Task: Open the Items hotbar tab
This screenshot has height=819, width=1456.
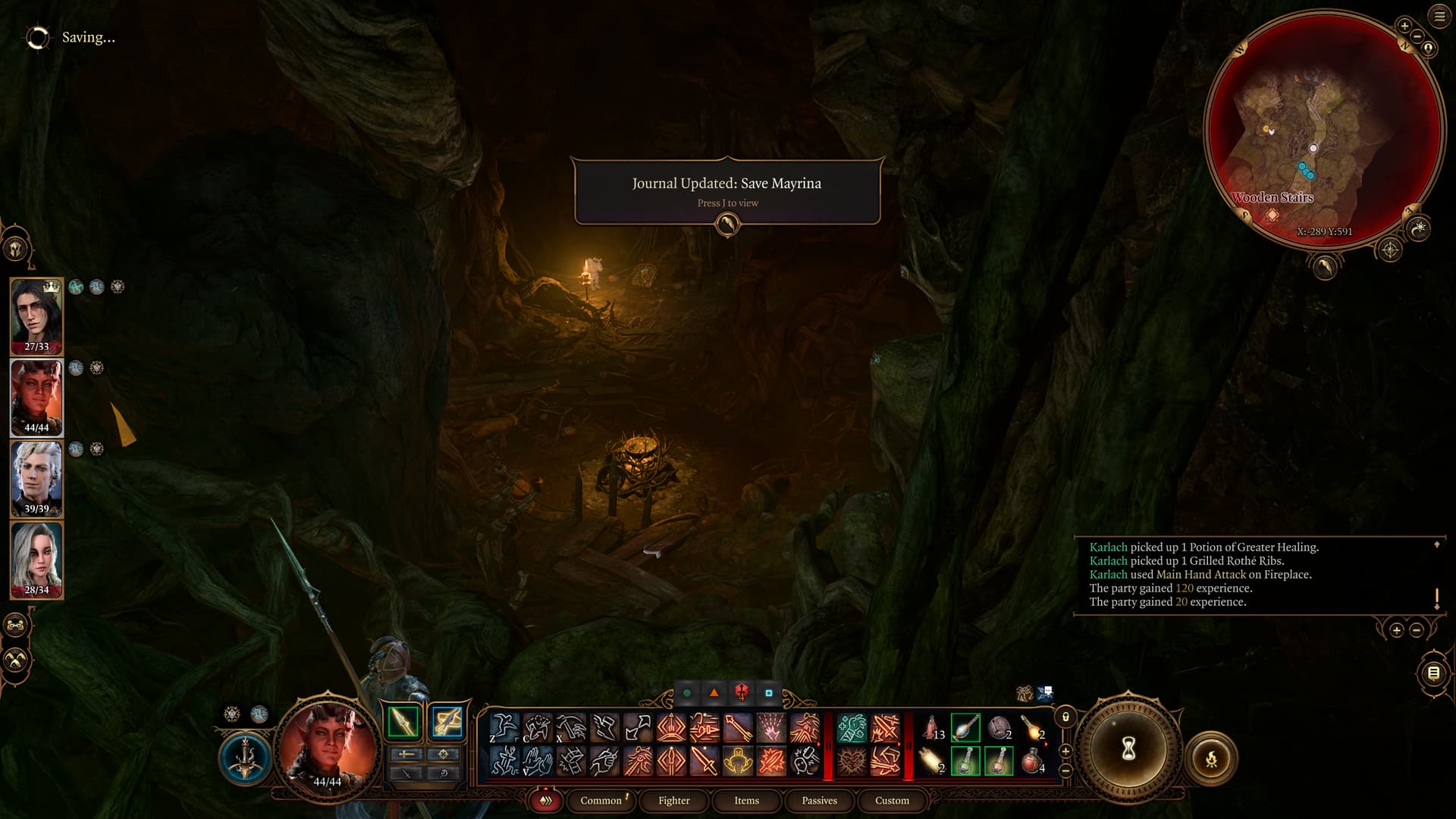Action: pos(746,800)
